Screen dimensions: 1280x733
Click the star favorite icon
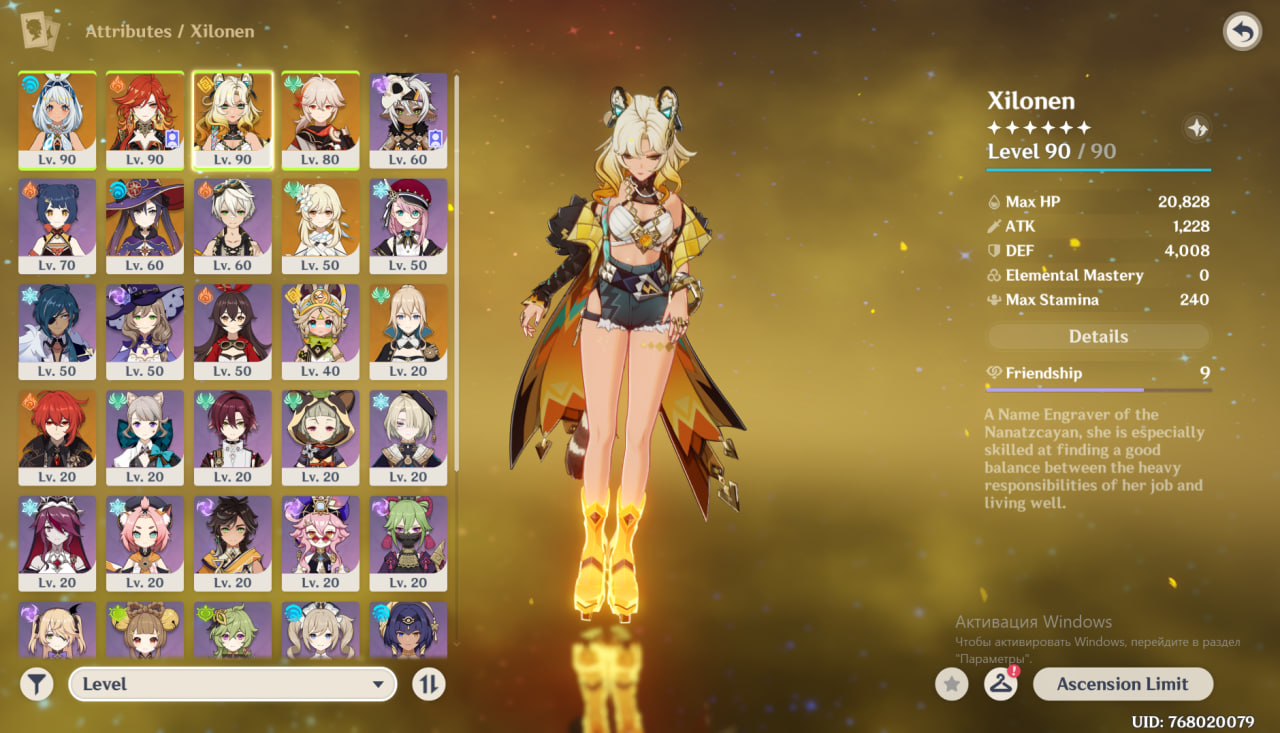952,684
